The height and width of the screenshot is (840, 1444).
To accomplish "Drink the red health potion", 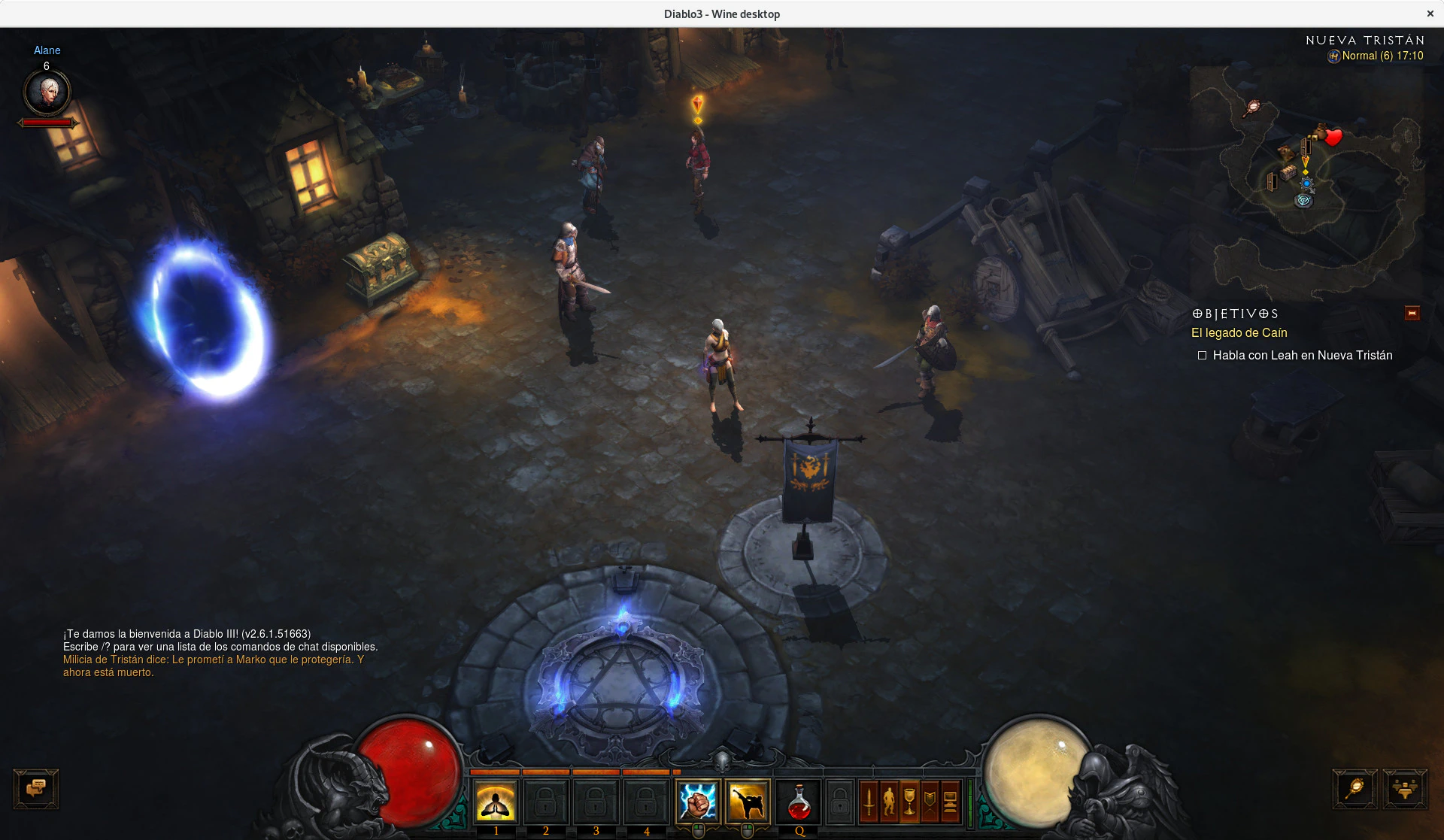I will coord(799,802).
